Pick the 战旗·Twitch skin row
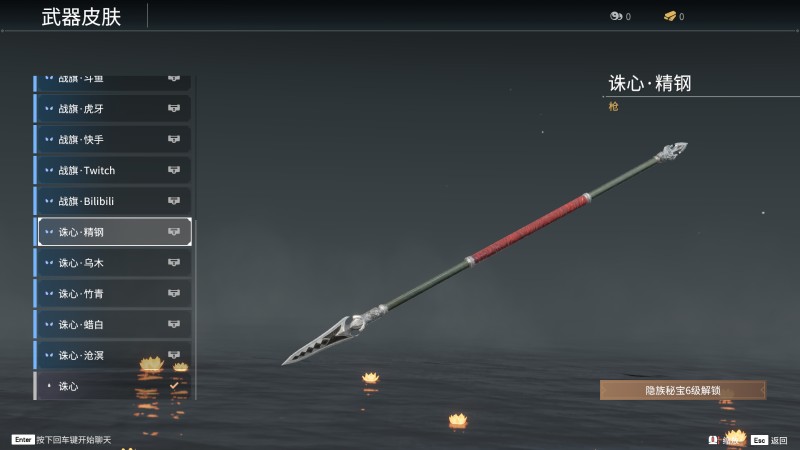The image size is (800, 450). [x=113, y=170]
